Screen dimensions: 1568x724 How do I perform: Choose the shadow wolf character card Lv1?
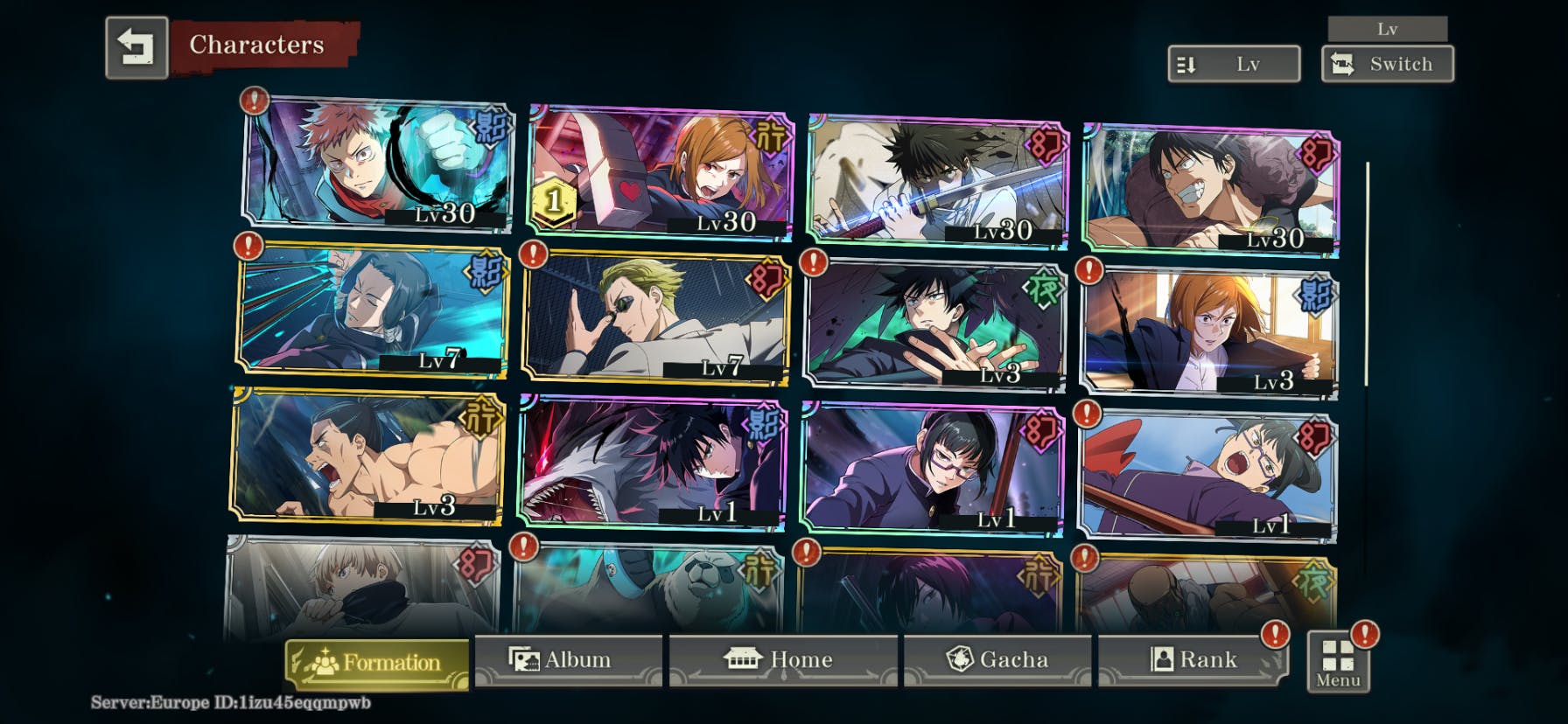click(652, 462)
